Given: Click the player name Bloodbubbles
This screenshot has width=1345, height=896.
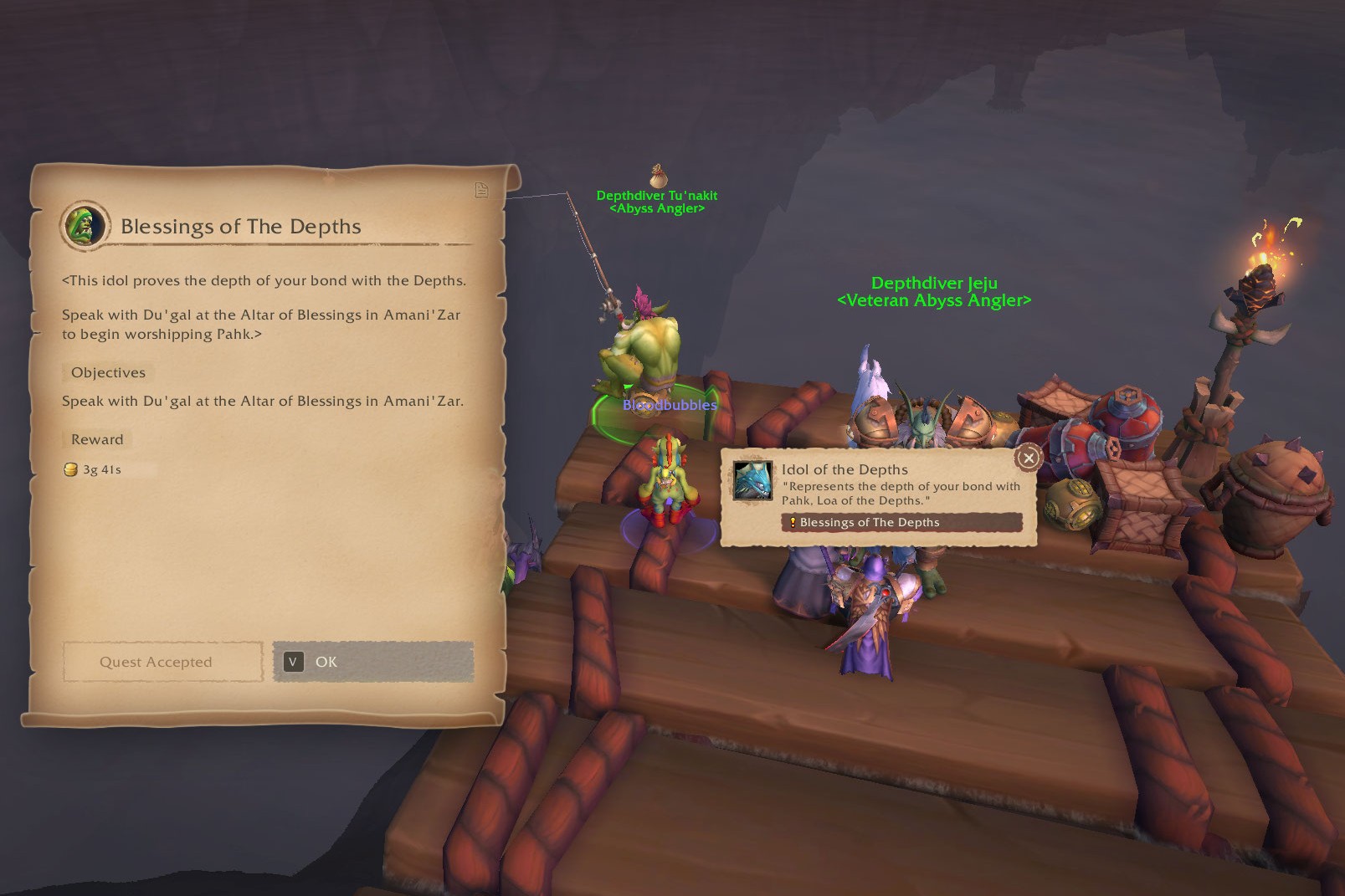Looking at the screenshot, I should pos(669,406).
